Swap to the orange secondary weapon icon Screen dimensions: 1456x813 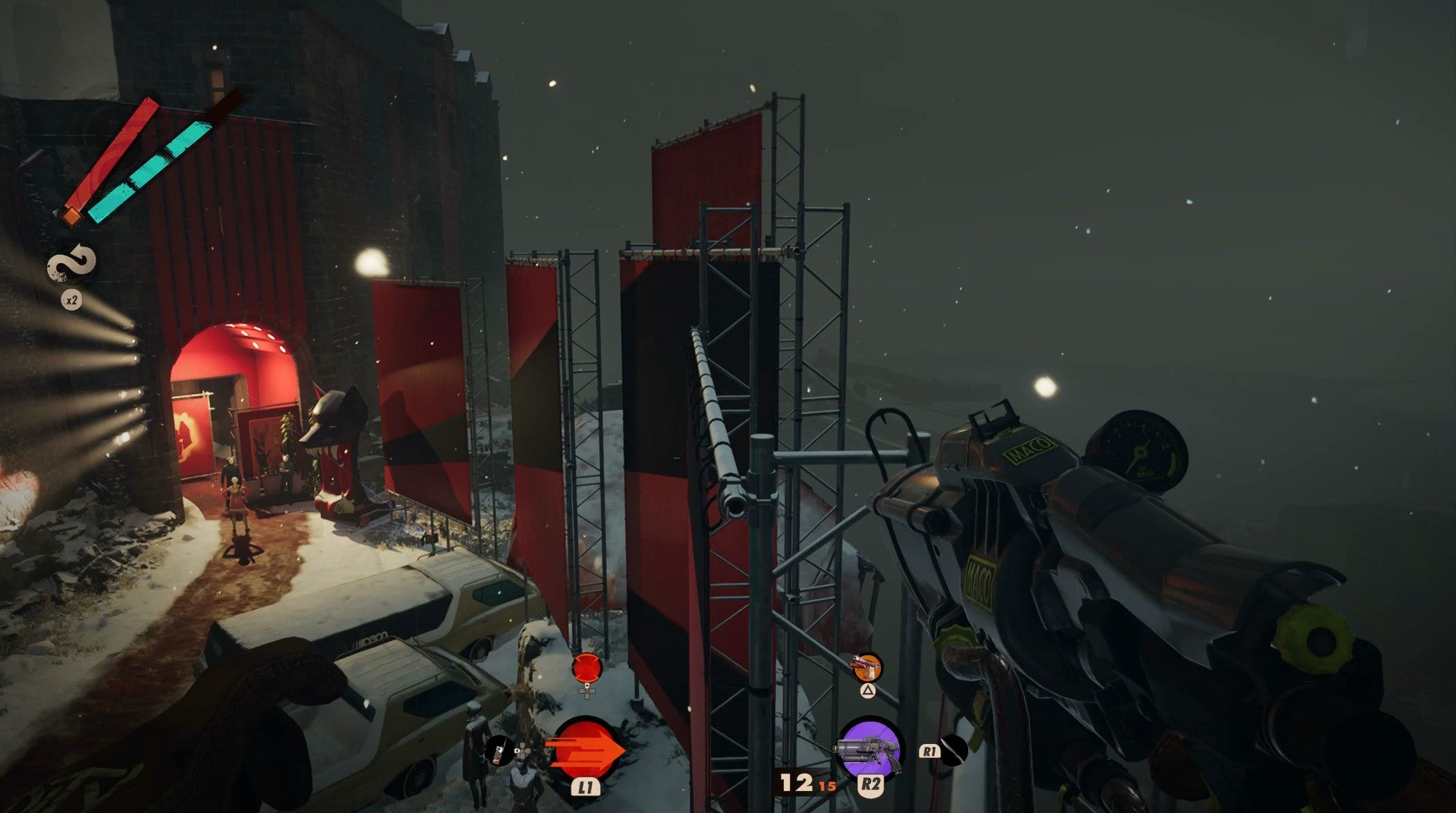click(867, 667)
